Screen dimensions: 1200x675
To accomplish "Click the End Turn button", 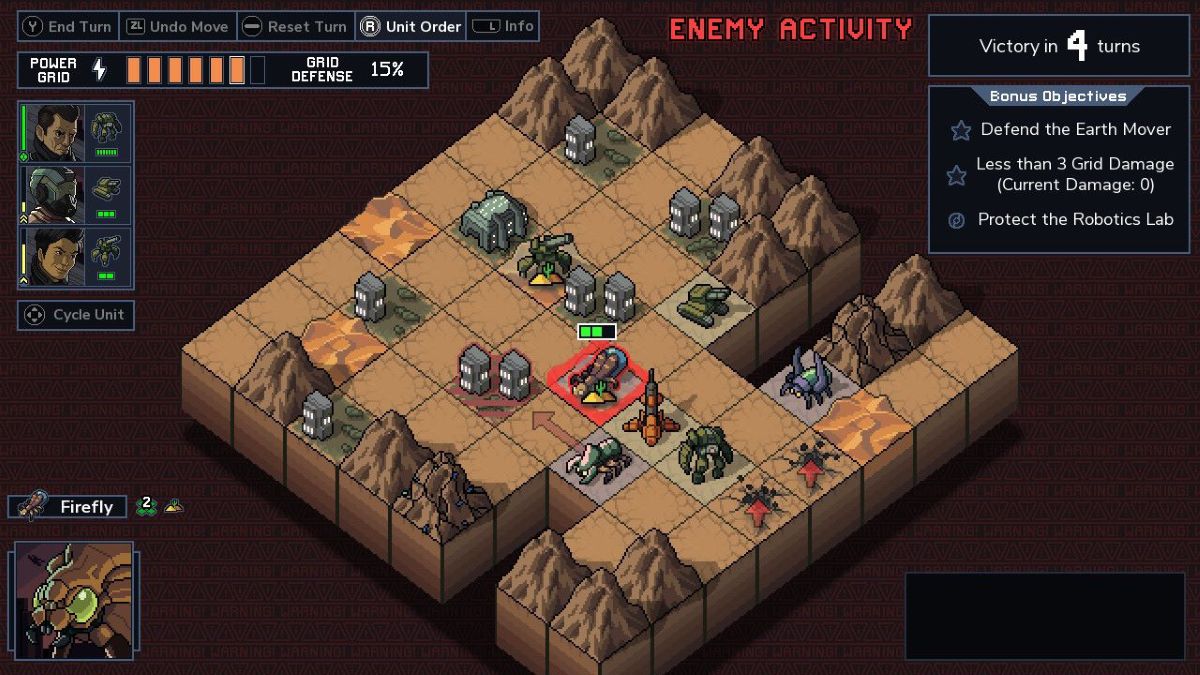I will 68,27.
